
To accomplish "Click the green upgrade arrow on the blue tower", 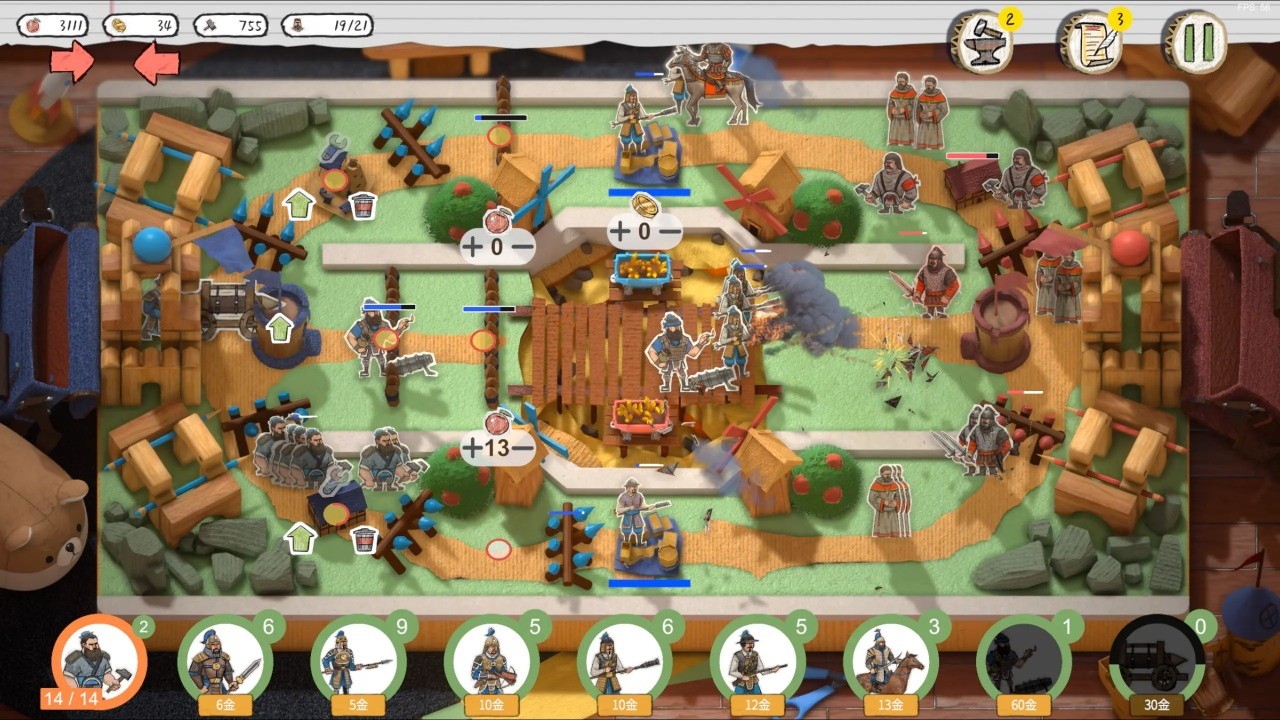I will click(280, 328).
